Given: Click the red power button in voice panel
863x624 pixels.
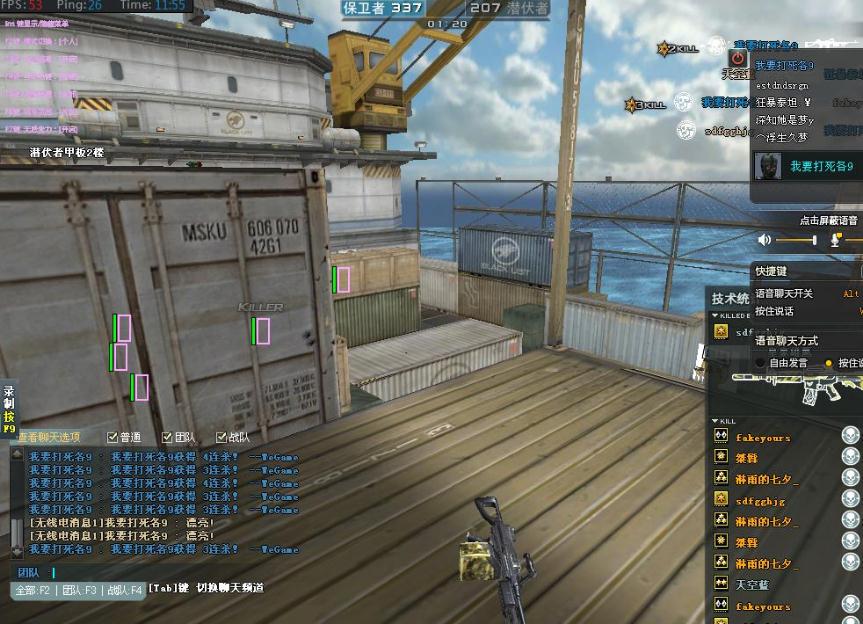Looking at the screenshot, I should click(738, 59).
